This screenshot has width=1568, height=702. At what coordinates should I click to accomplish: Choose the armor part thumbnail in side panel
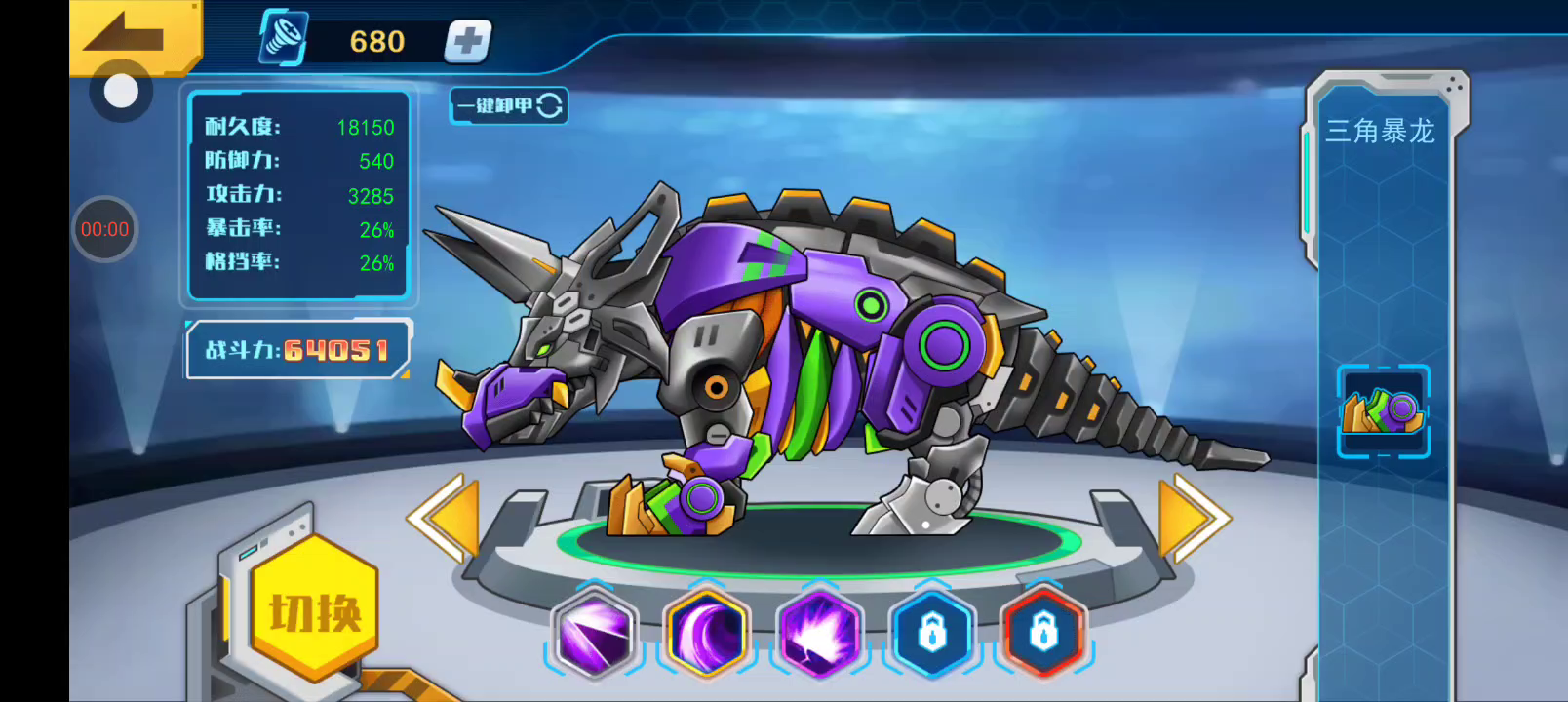click(x=1384, y=411)
